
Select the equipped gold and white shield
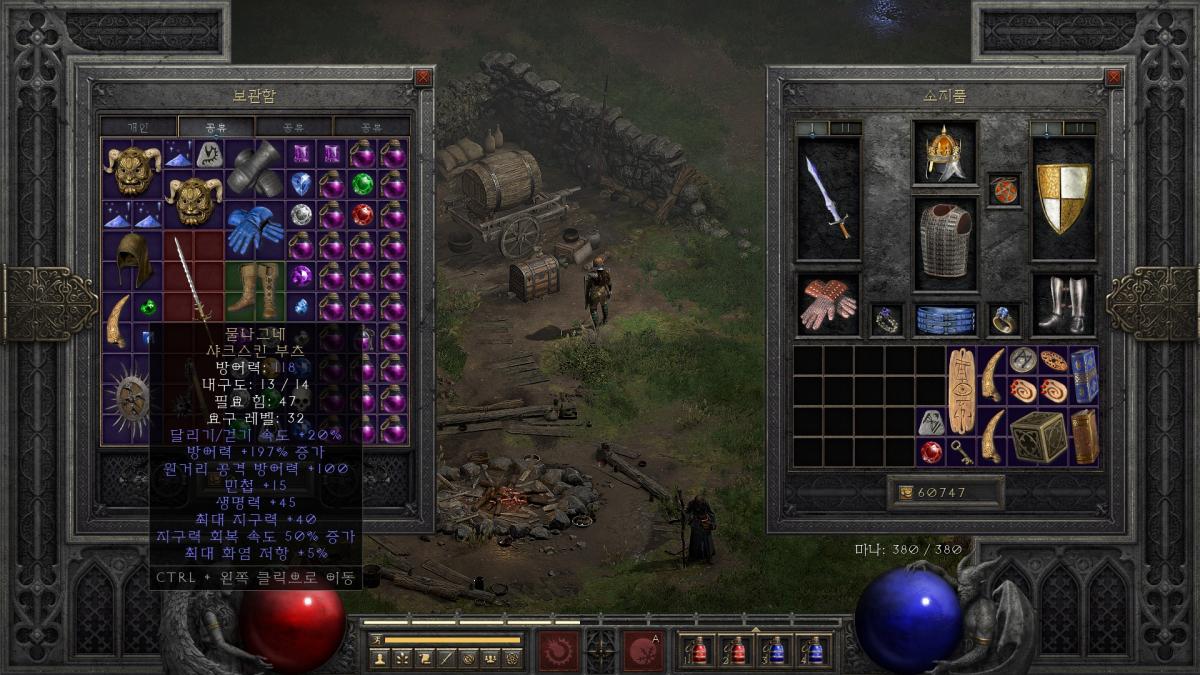point(1062,198)
